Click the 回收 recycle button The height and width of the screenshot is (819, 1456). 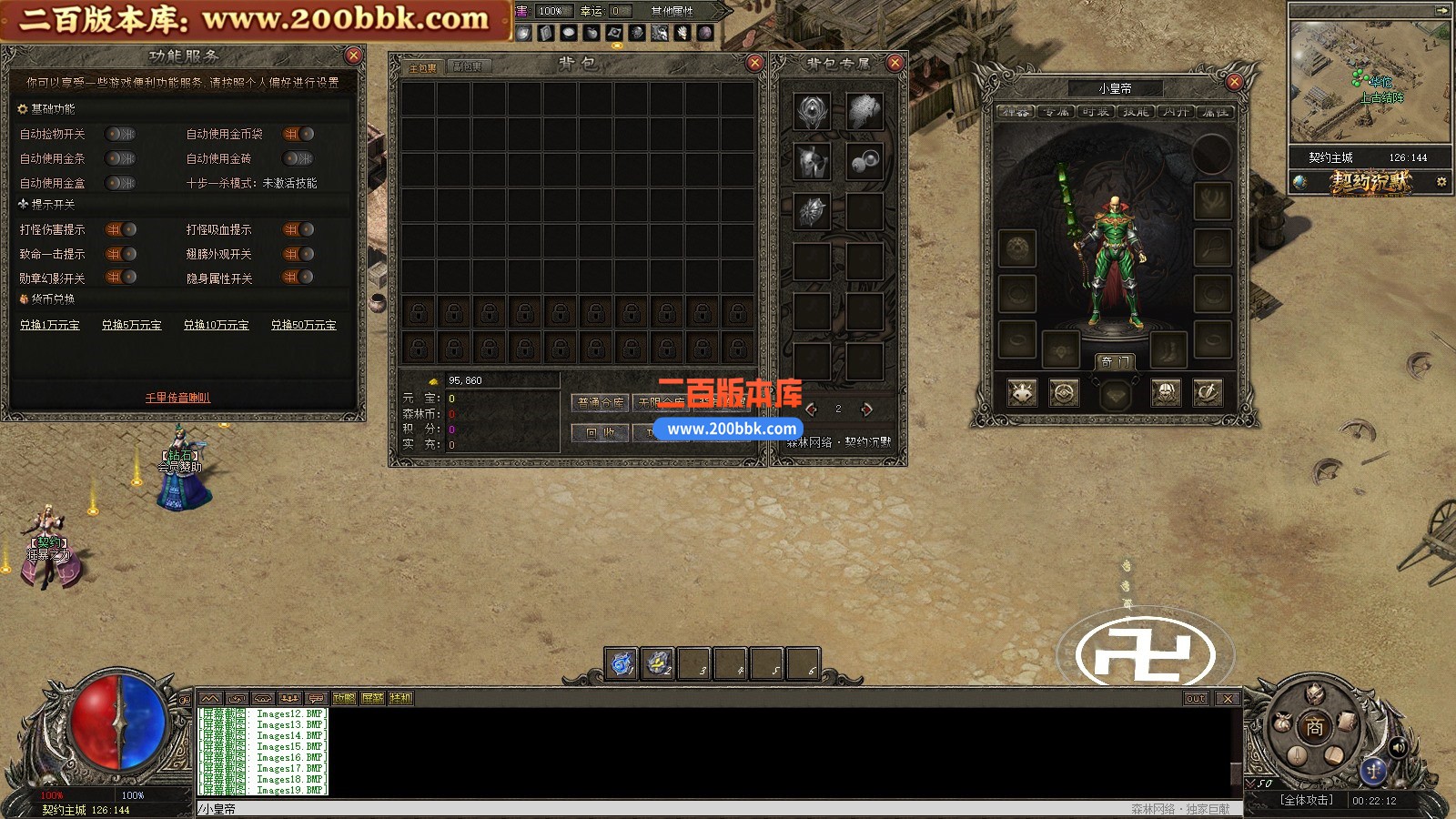[x=600, y=432]
